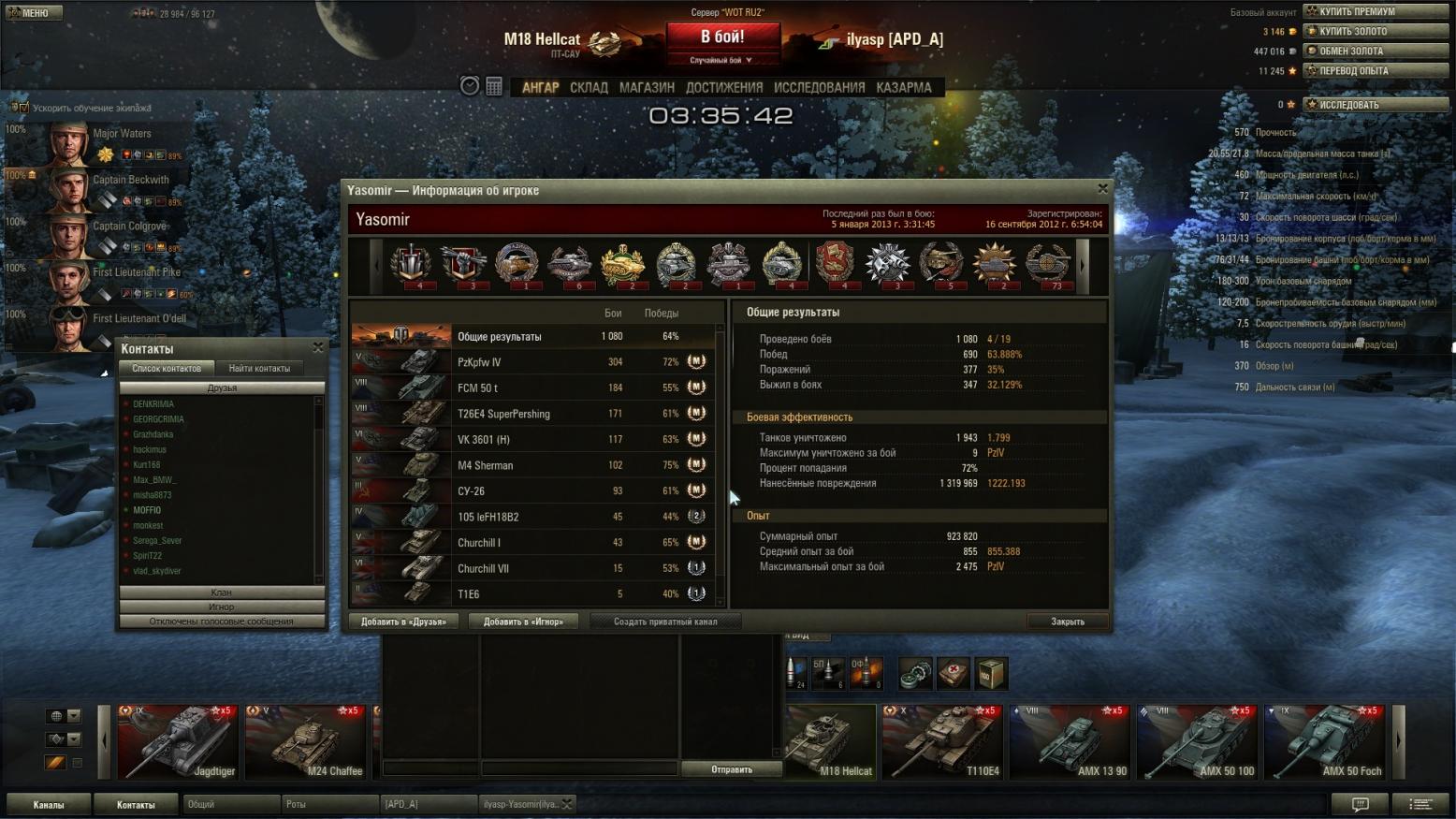The height and width of the screenshot is (819, 1456).
Task: Click the Закрыть button in player info
Action: point(1067,622)
